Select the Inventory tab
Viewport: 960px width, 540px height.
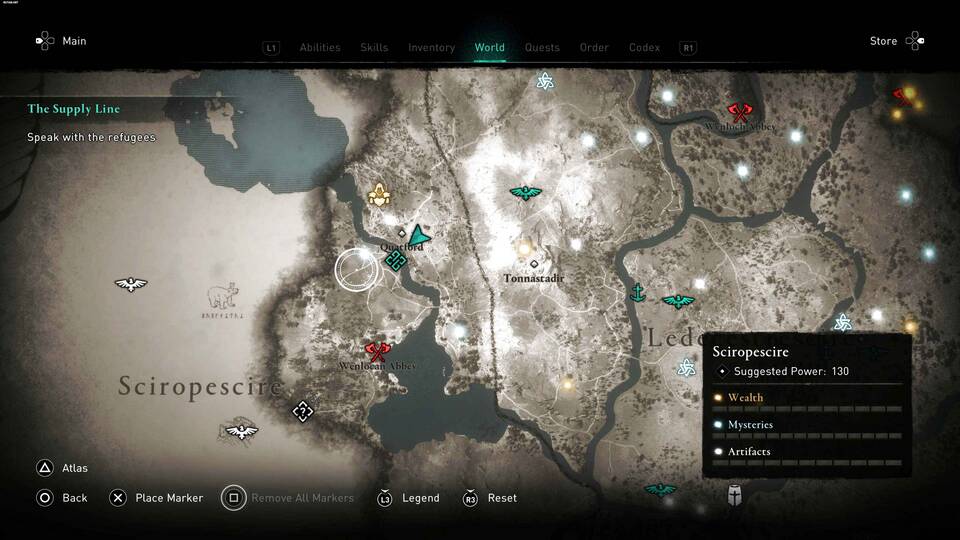coord(431,47)
